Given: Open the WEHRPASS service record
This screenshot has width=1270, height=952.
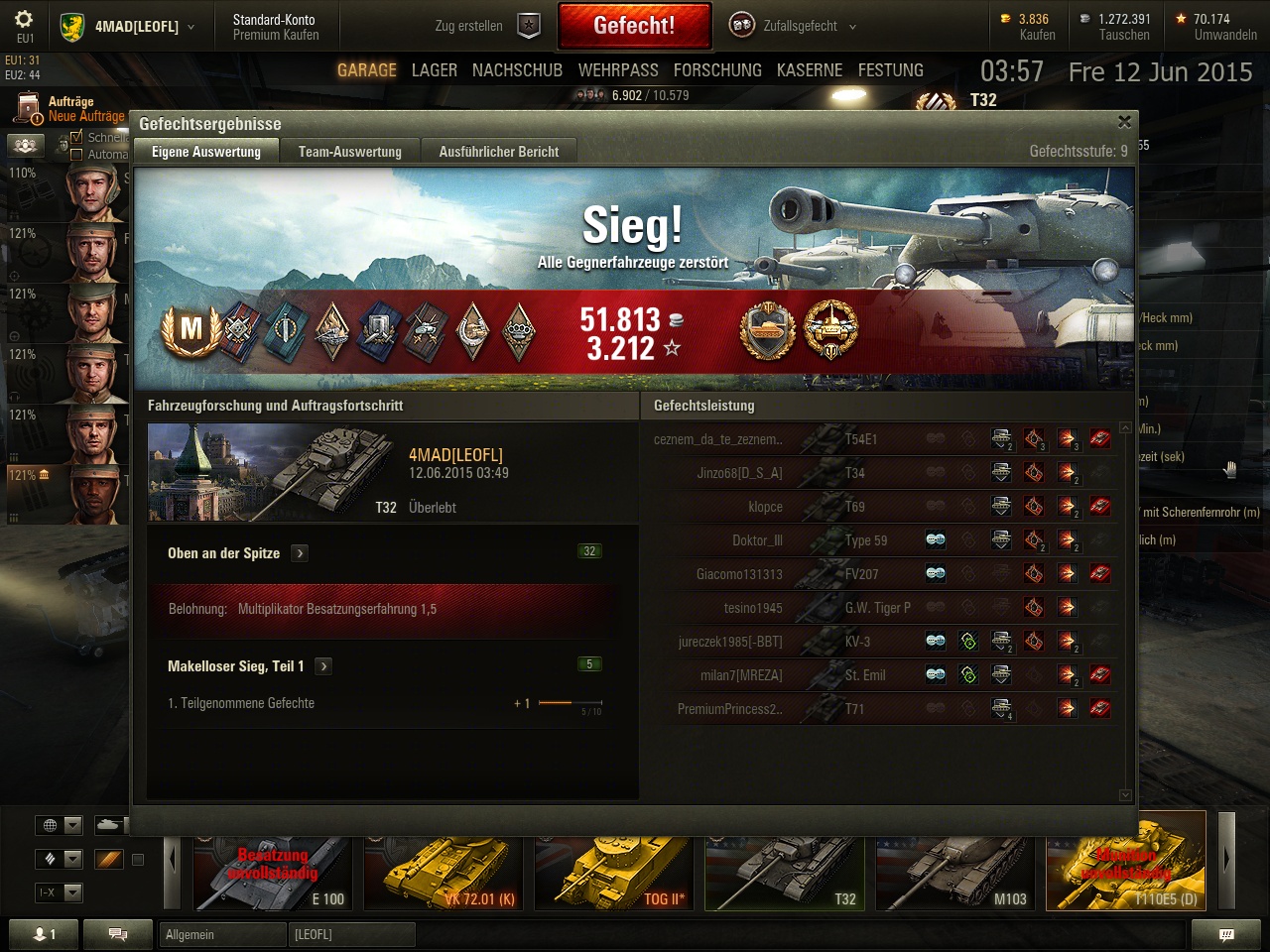Looking at the screenshot, I should (618, 70).
